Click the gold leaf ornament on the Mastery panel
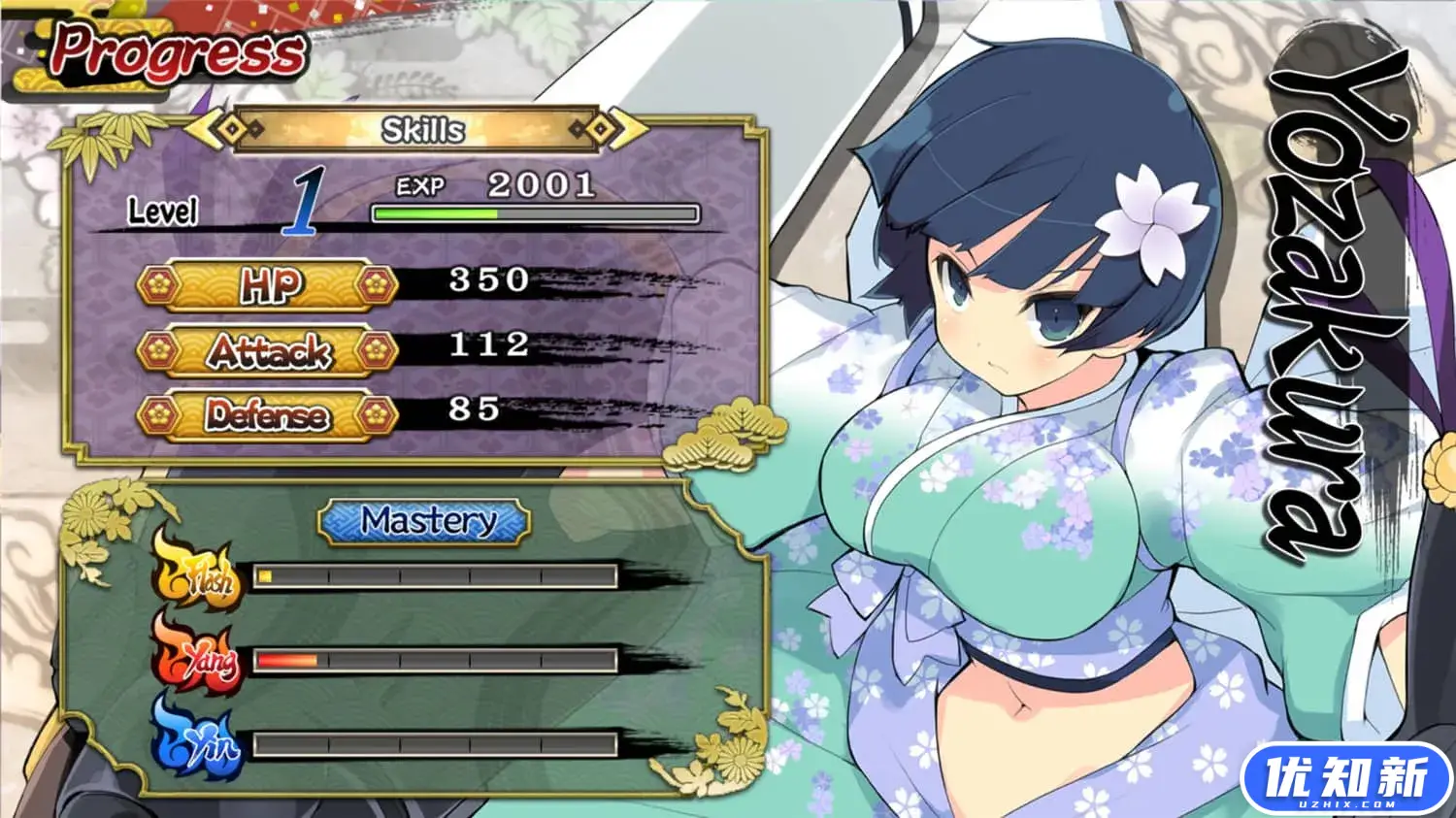This screenshot has width=1456, height=818. click(x=87, y=514)
